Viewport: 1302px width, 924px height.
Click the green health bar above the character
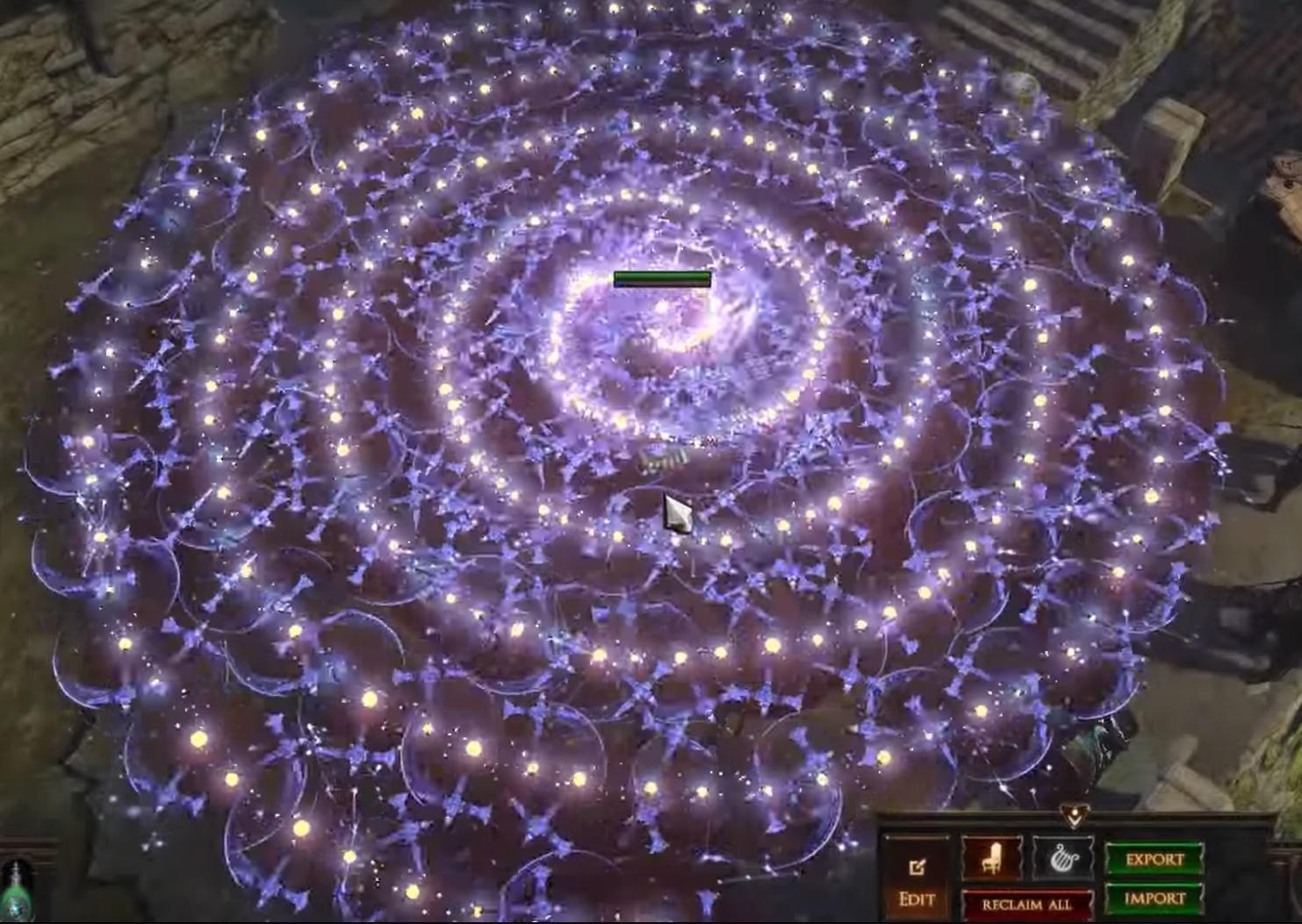click(x=660, y=276)
